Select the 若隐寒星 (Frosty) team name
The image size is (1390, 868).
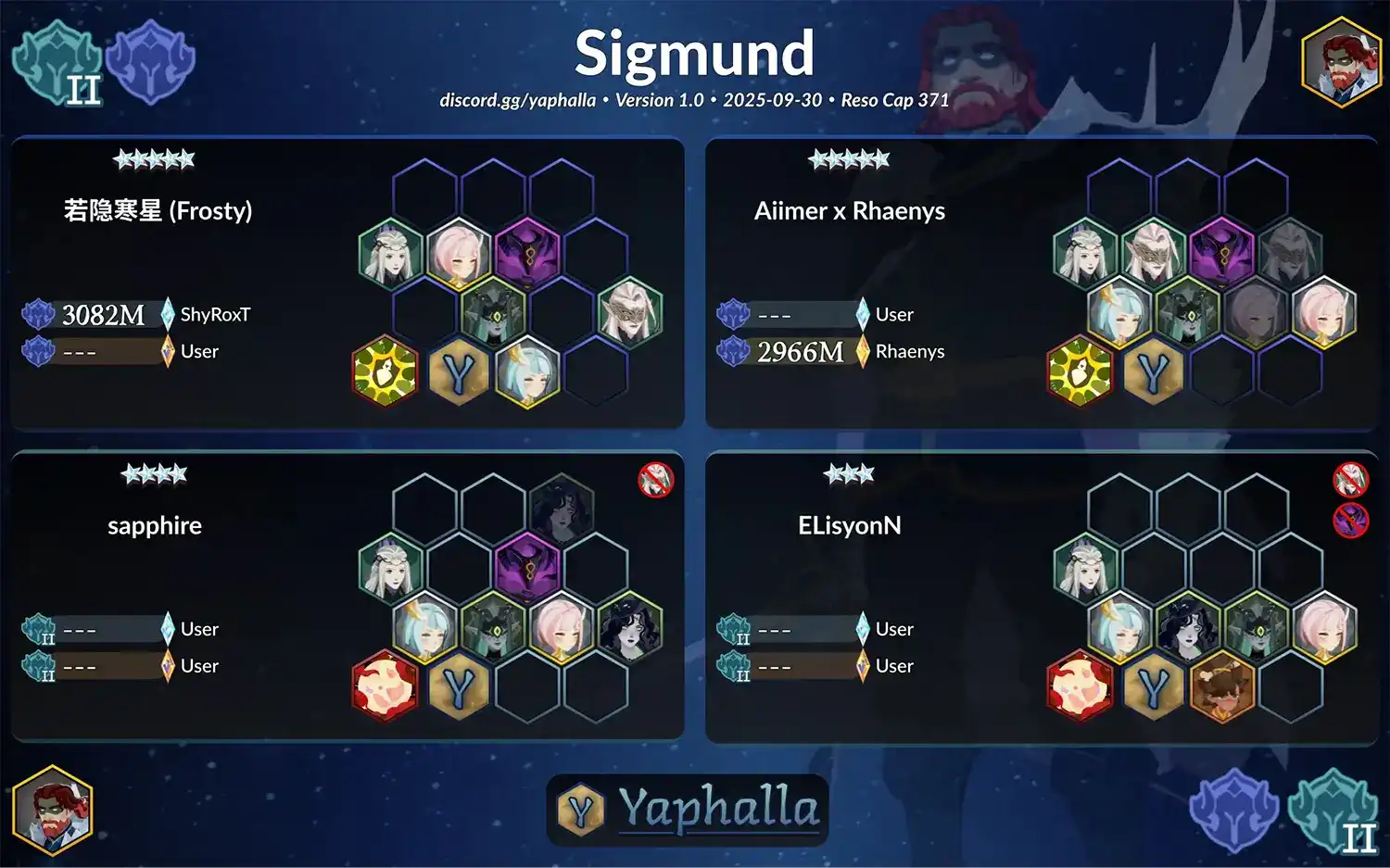(x=158, y=211)
